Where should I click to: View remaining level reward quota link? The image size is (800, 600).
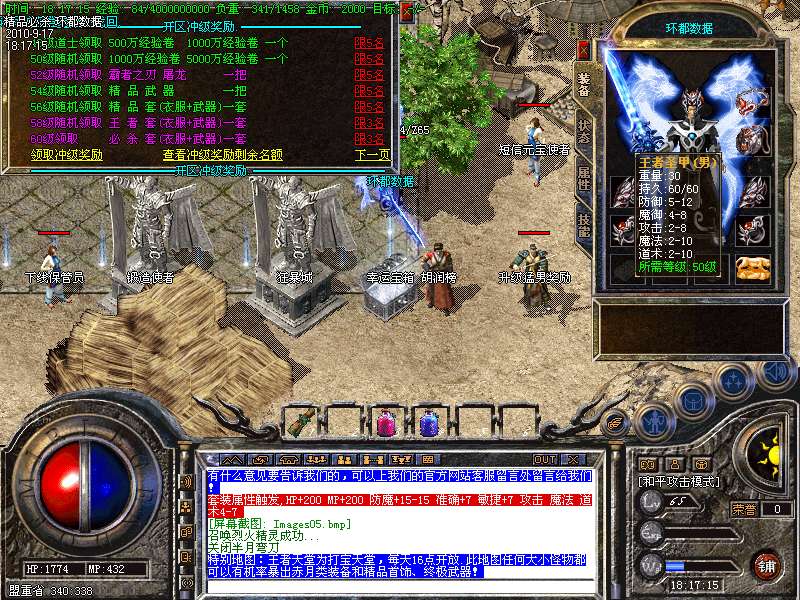223,155
